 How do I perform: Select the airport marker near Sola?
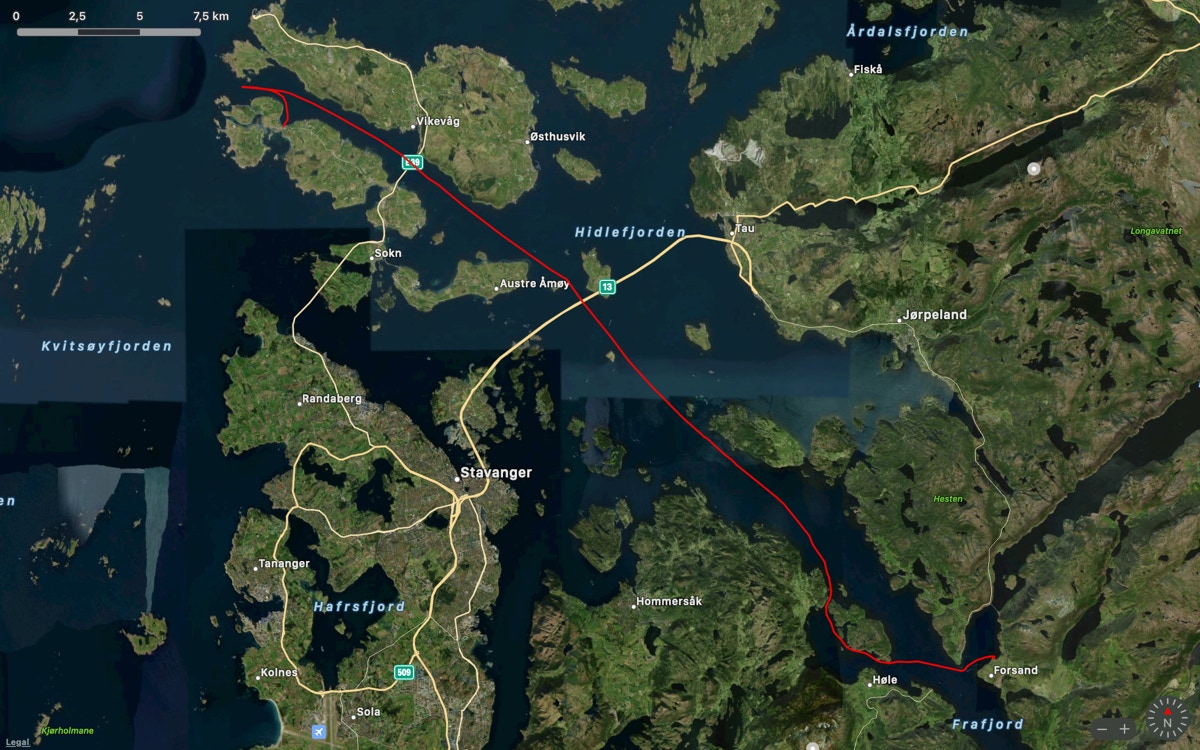click(x=319, y=732)
